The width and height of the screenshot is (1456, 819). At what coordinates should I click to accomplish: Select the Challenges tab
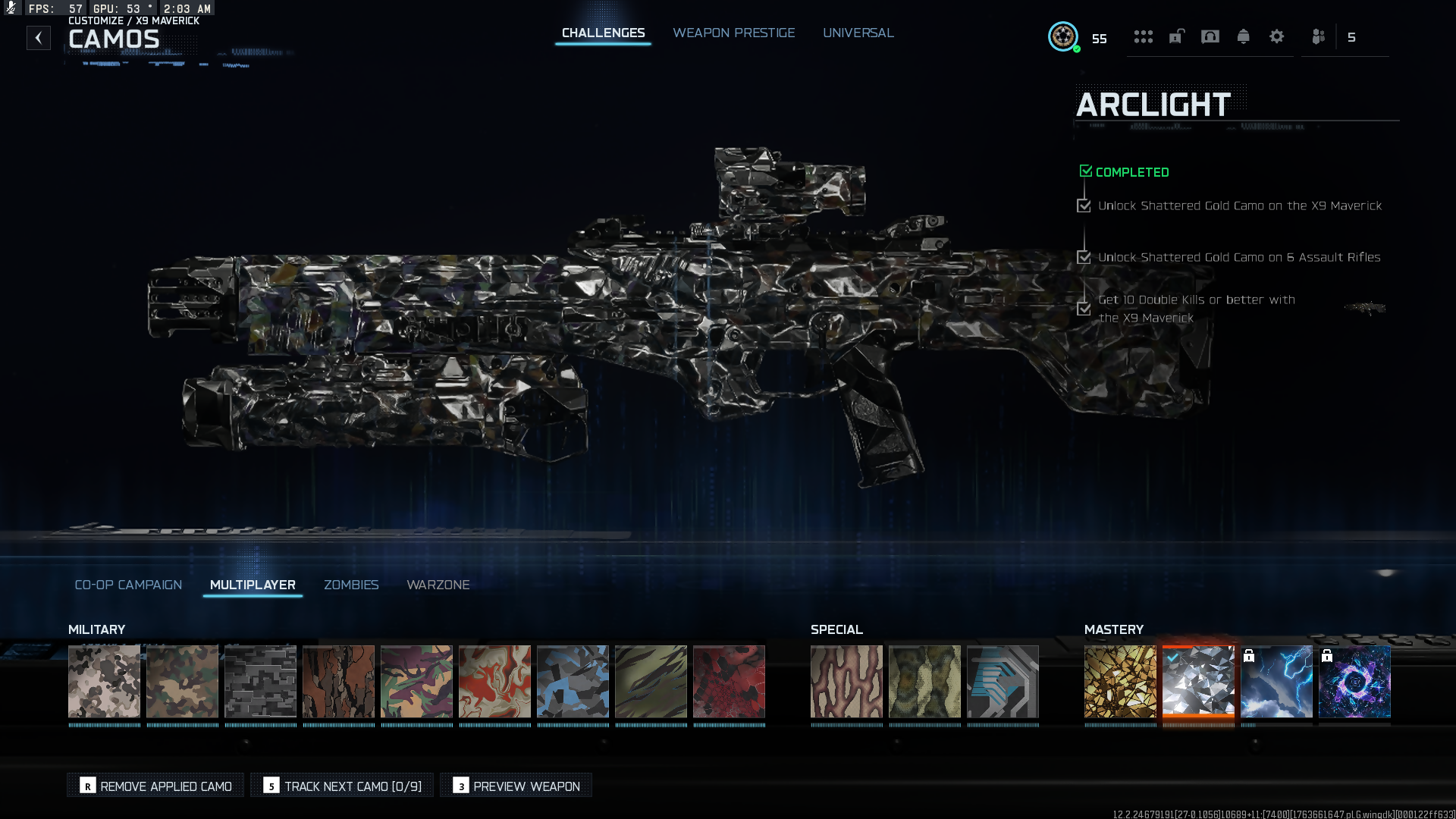coord(603,33)
